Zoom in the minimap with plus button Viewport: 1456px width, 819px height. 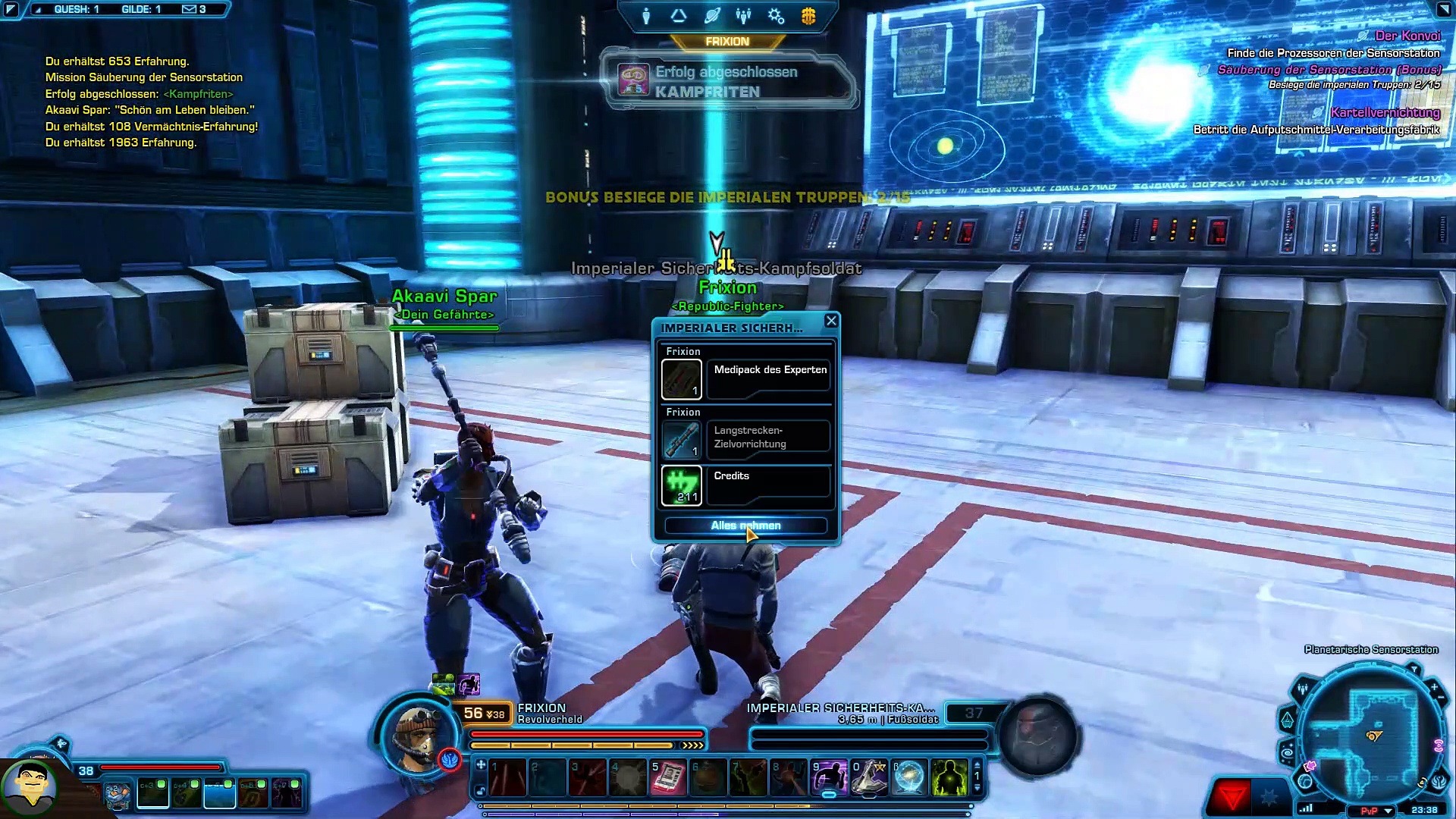click(1434, 687)
